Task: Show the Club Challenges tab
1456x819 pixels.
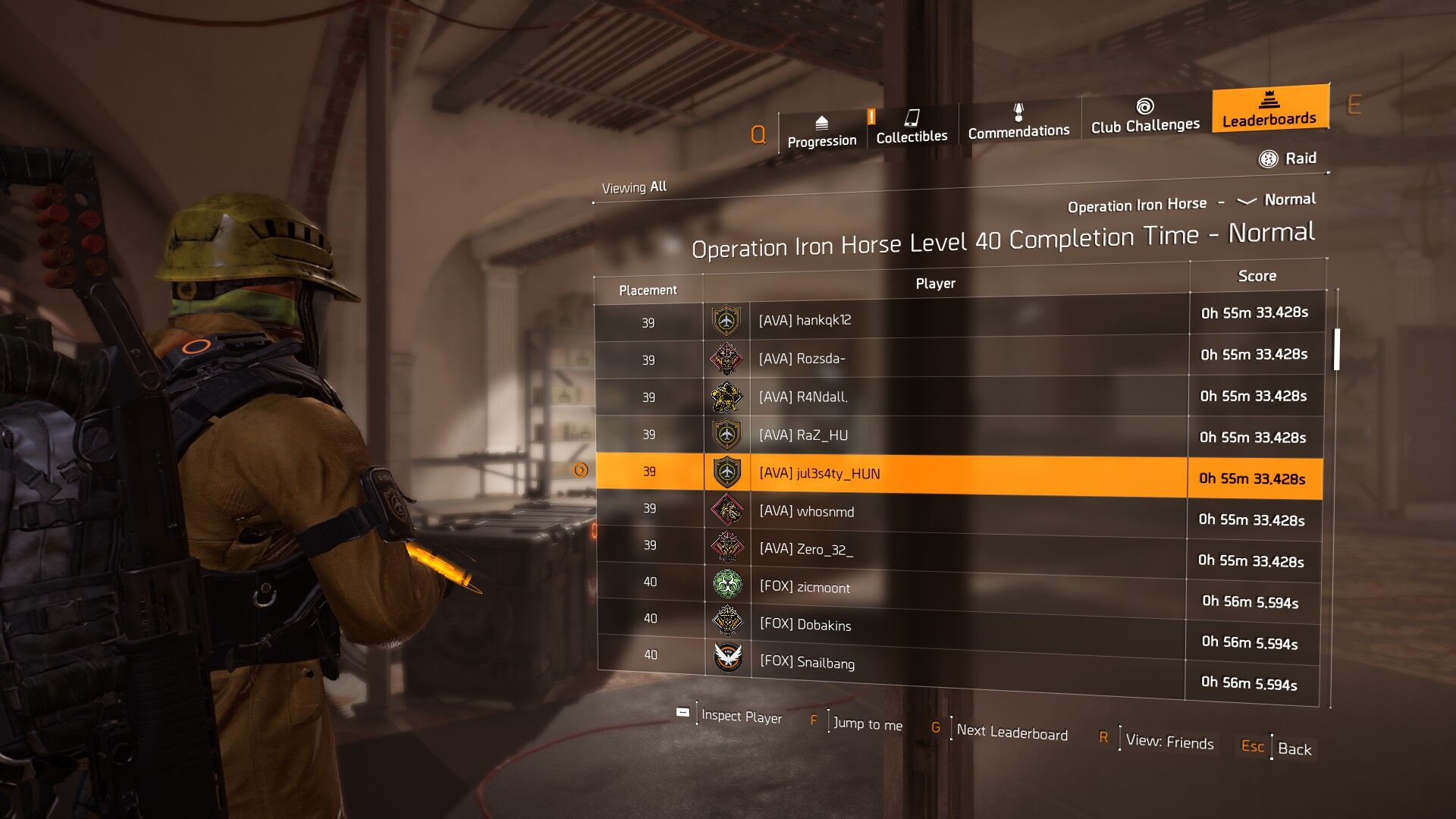Action: (1145, 117)
